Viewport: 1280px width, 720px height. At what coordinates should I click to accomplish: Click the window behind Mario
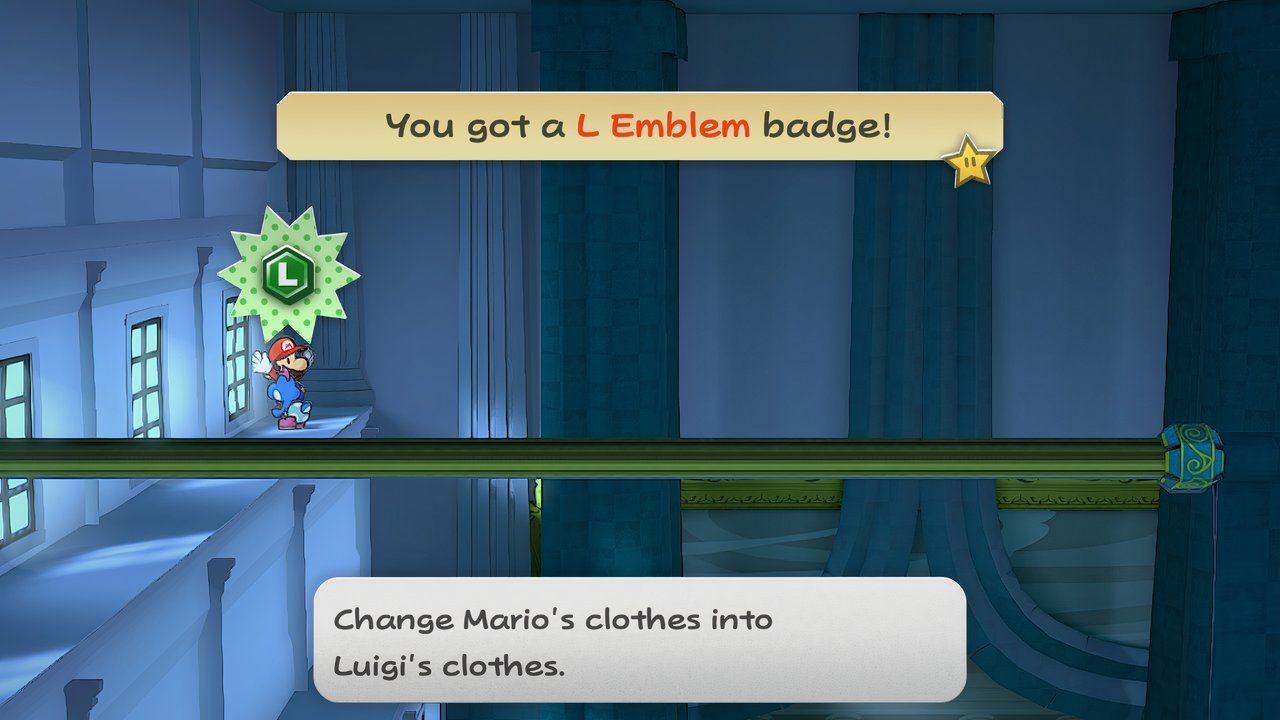pos(237,375)
